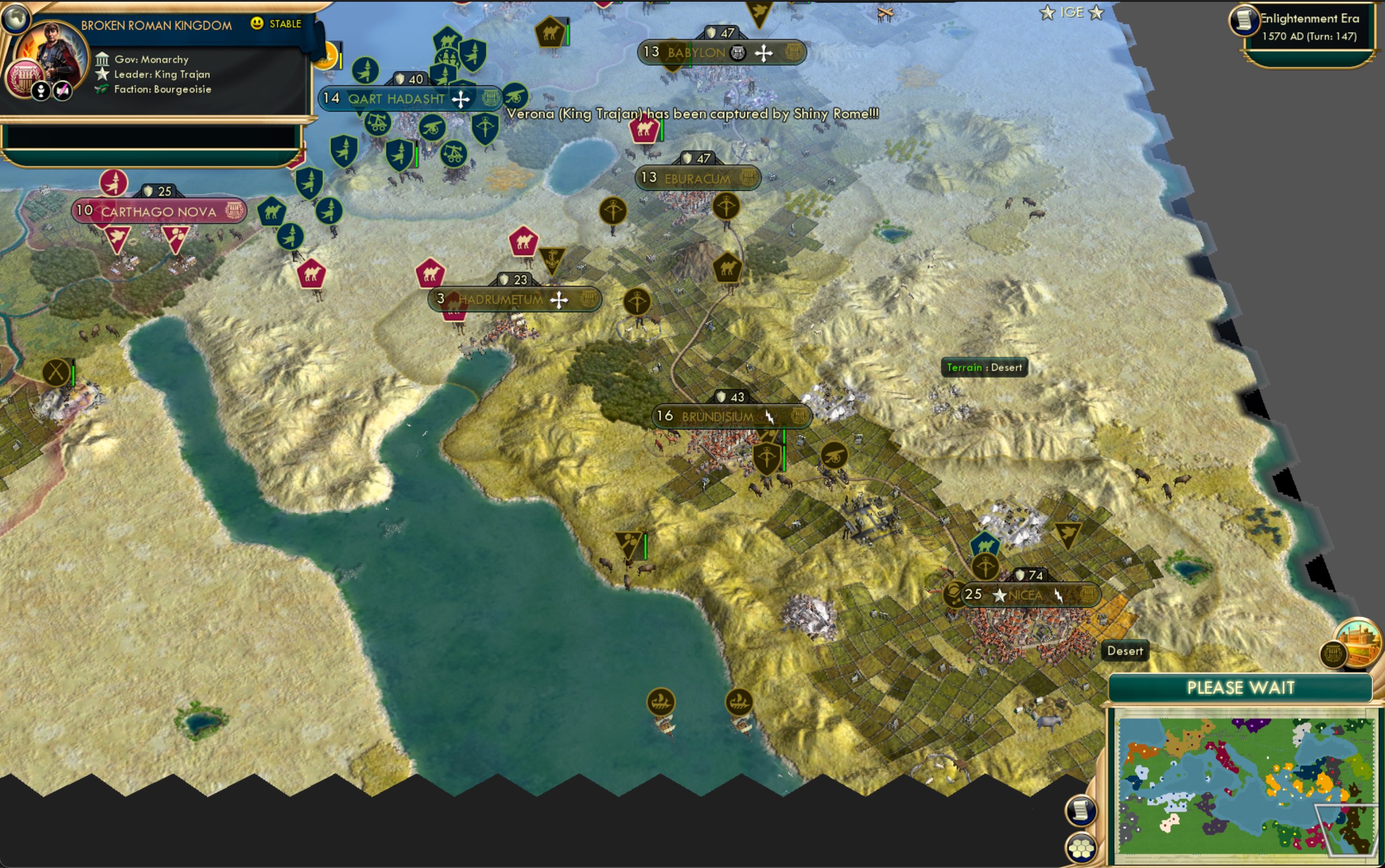This screenshot has width=1385, height=868.
Task: Select a galley unit icon in the southern sea
Action: point(661,702)
